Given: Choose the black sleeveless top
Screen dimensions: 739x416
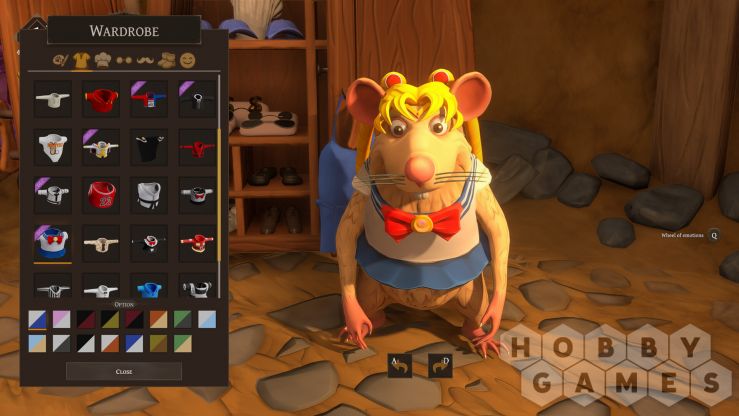Looking at the screenshot, I should pos(150,146).
